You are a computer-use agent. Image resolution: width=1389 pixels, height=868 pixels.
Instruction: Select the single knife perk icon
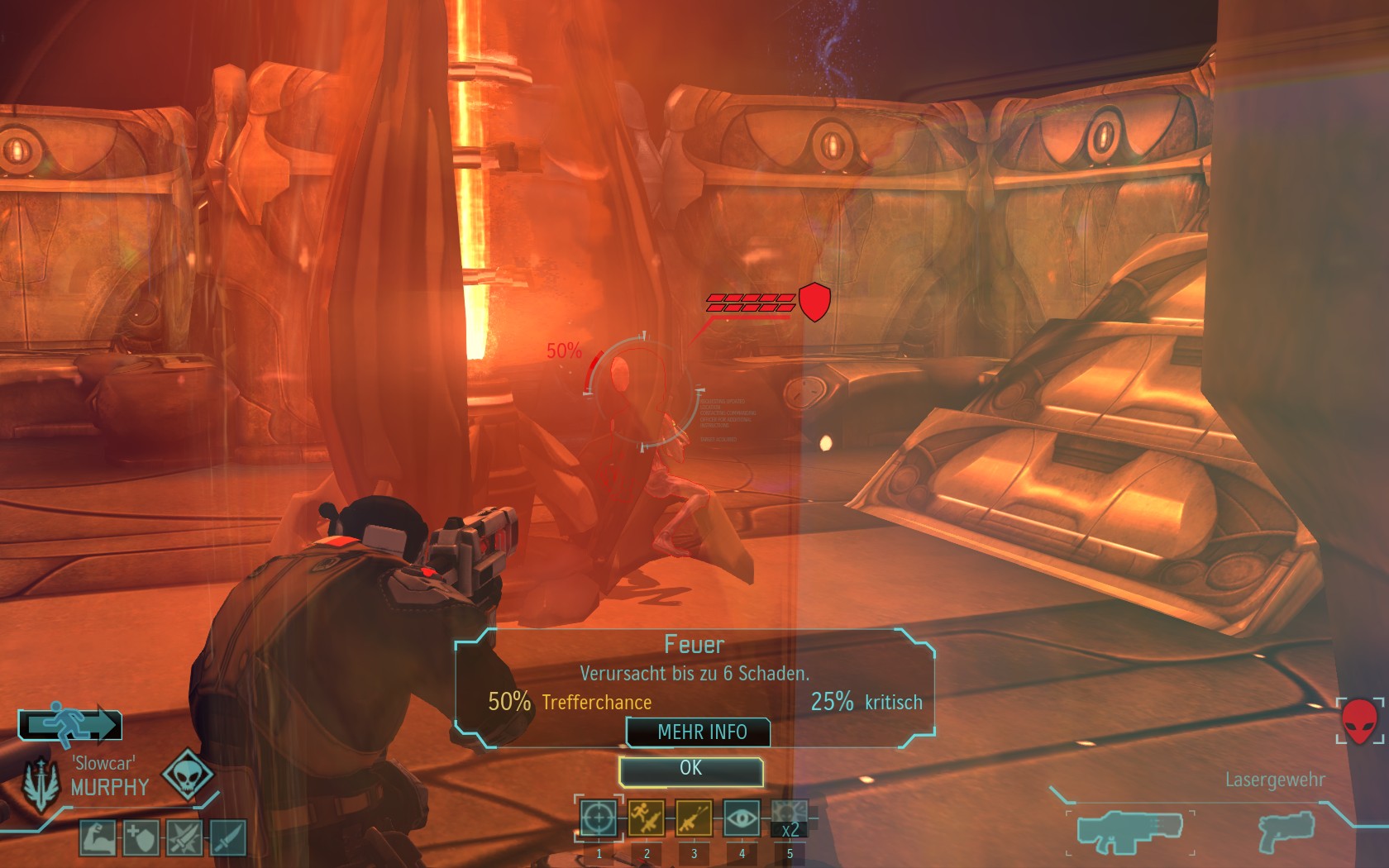point(227,837)
